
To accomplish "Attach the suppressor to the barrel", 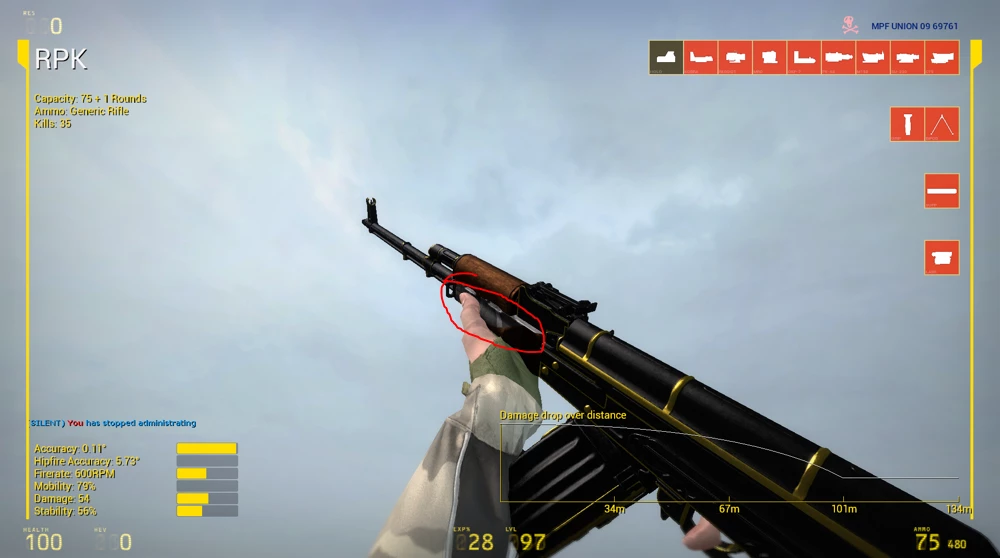I will tap(942, 191).
